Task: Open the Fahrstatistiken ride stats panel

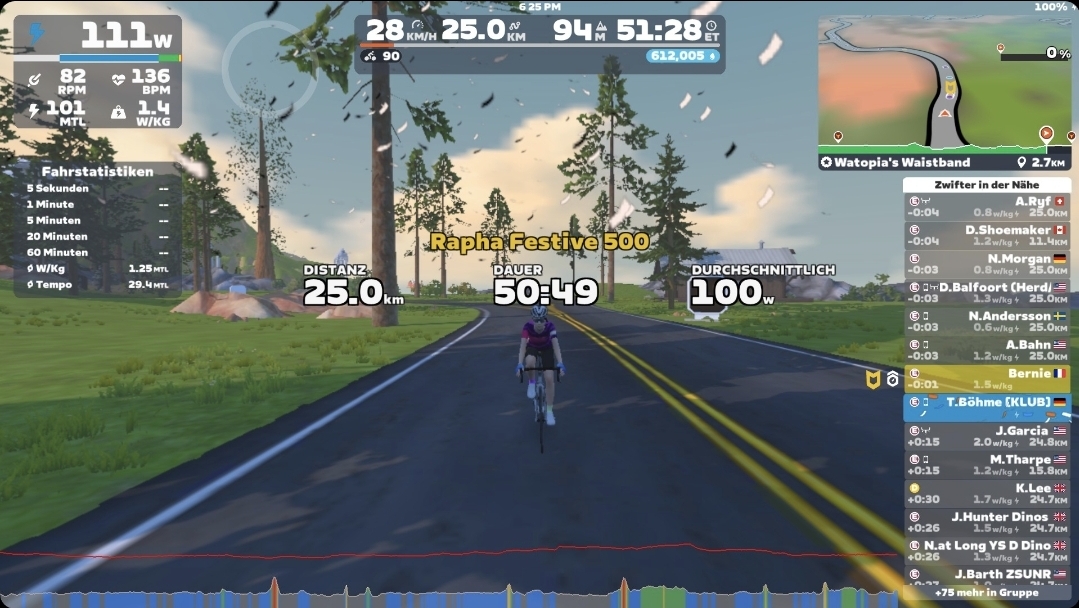Action: pyautogui.click(x=97, y=229)
